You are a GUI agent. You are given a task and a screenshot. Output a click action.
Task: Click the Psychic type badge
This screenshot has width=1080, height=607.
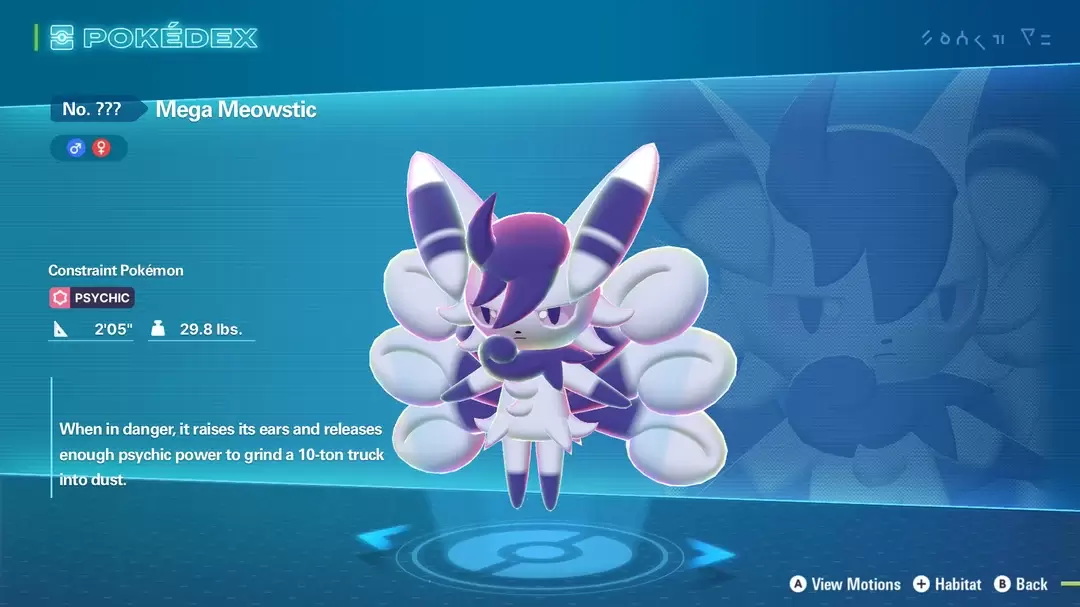(91, 297)
